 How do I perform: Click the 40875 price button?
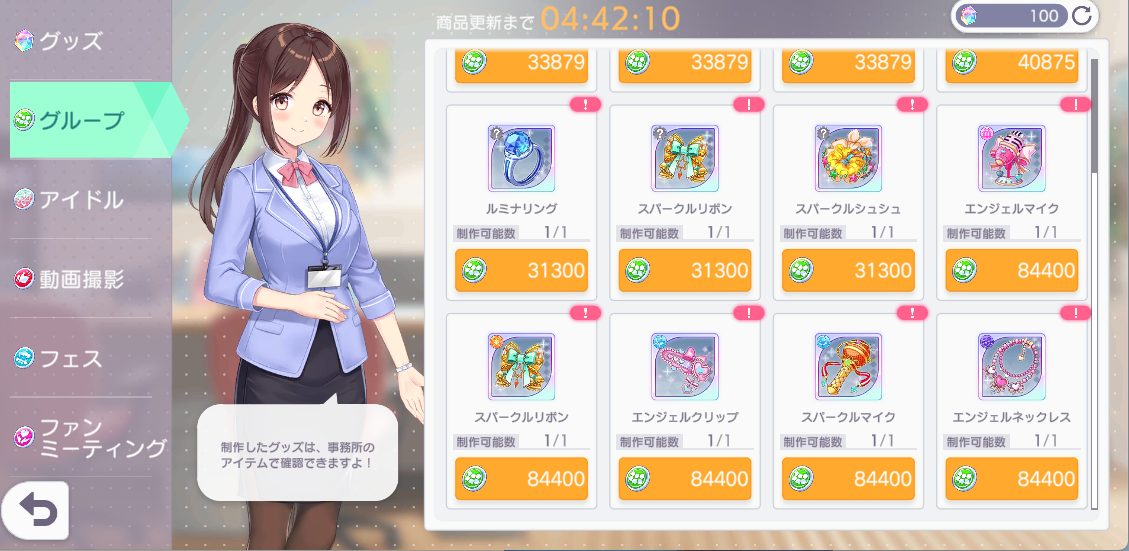point(1011,63)
